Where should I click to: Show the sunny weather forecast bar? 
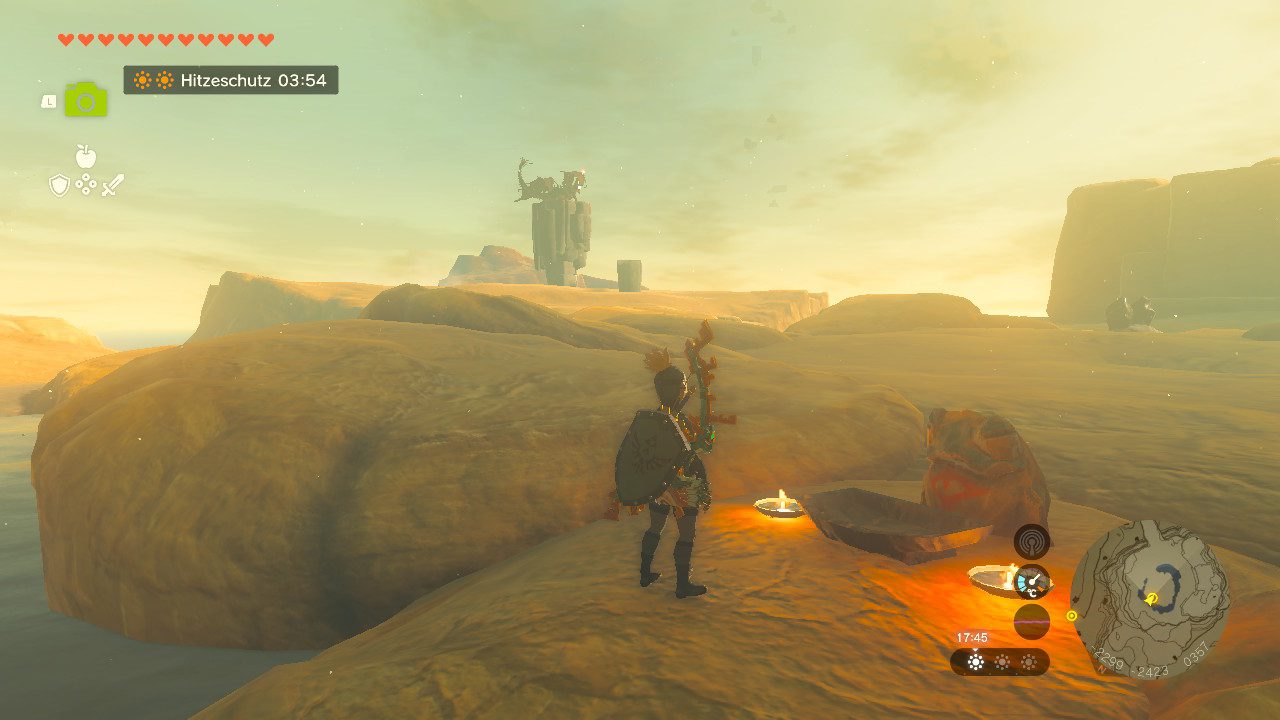click(x=1000, y=662)
